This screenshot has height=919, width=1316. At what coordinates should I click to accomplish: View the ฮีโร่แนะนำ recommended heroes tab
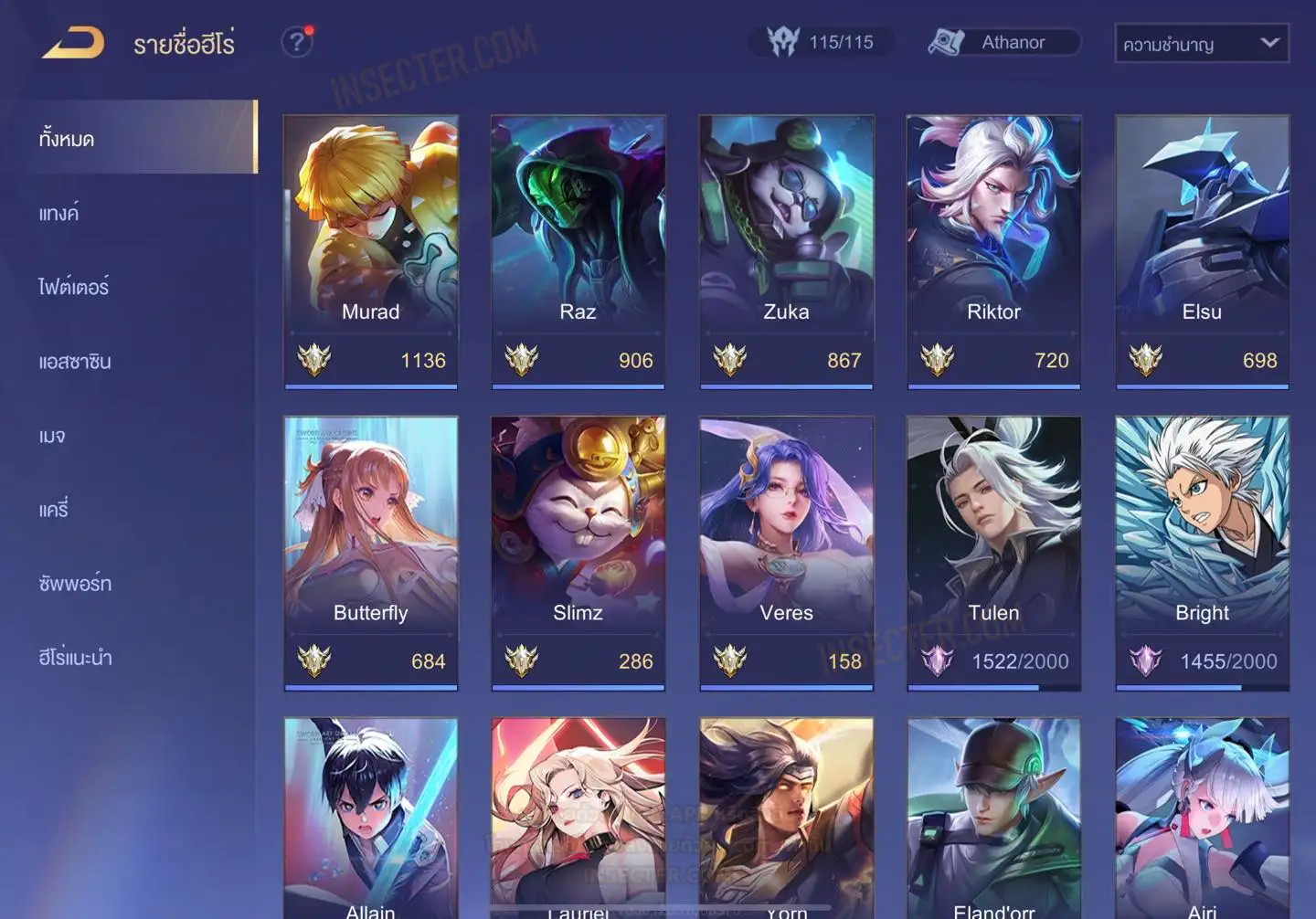pyautogui.click(x=75, y=657)
